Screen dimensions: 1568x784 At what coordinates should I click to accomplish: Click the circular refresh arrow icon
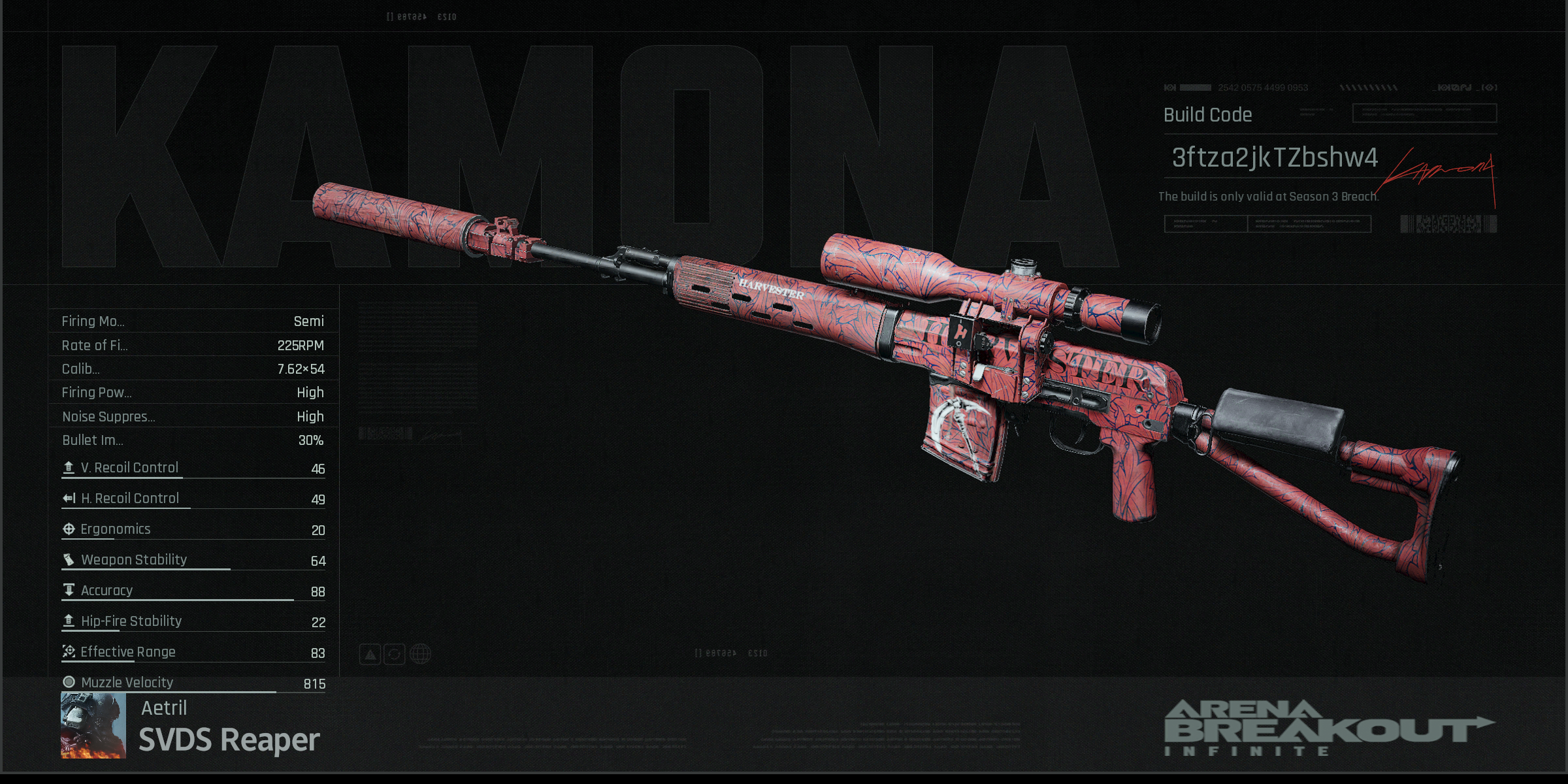click(395, 654)
